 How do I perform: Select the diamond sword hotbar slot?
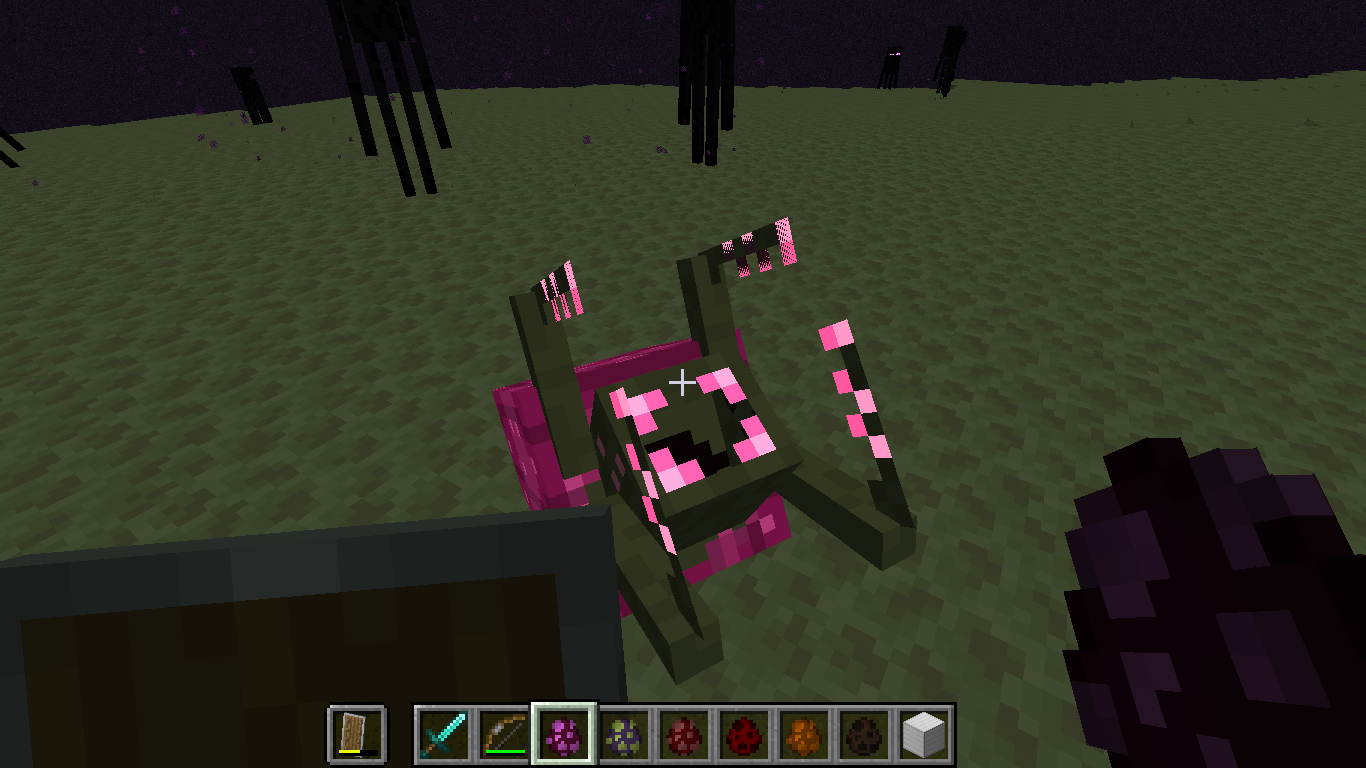(x=445, y=735)
